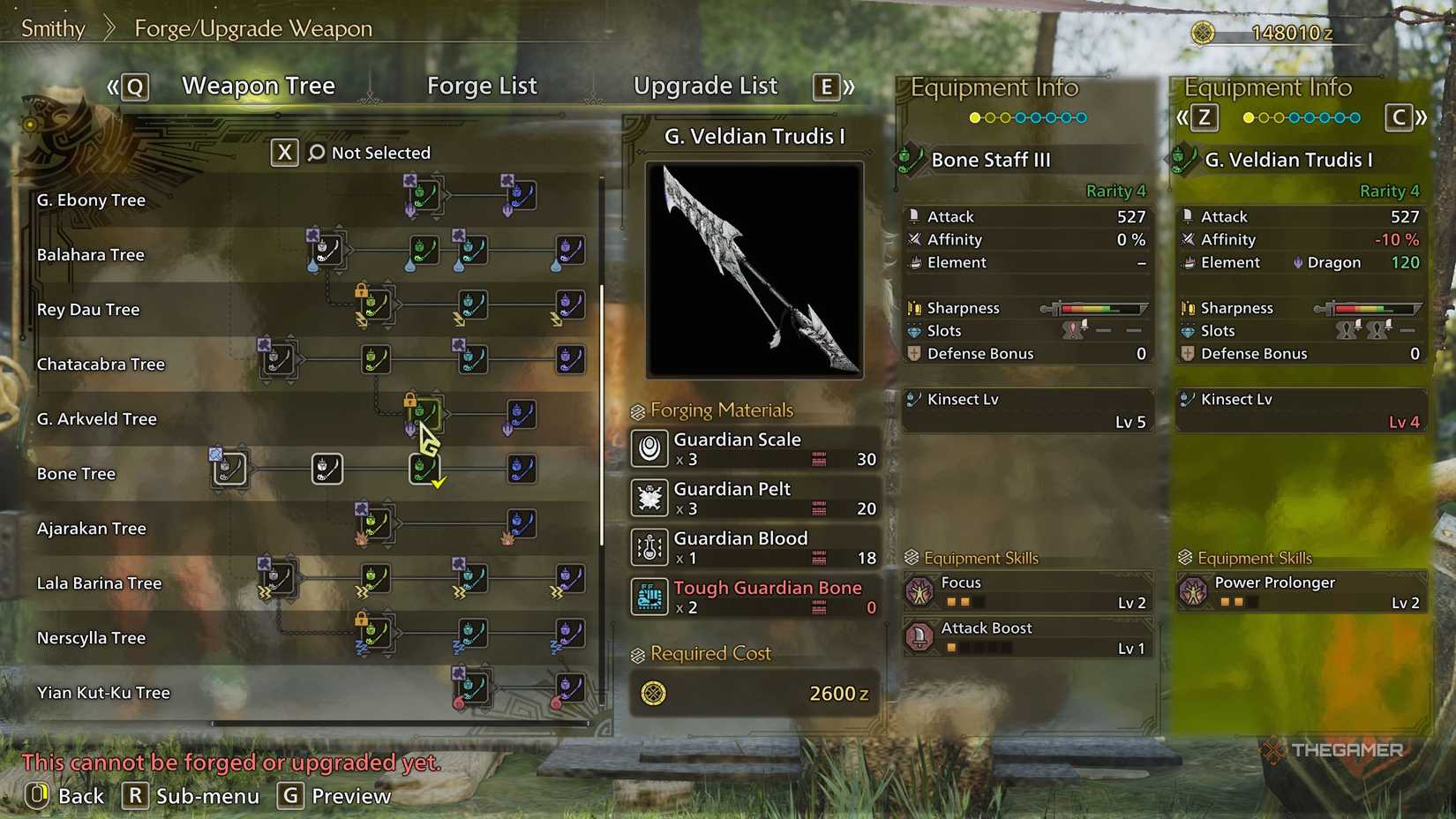This screenshot has height=819, width=1456.
Task: Choose the Balahara Tree row
Action: 90,255
